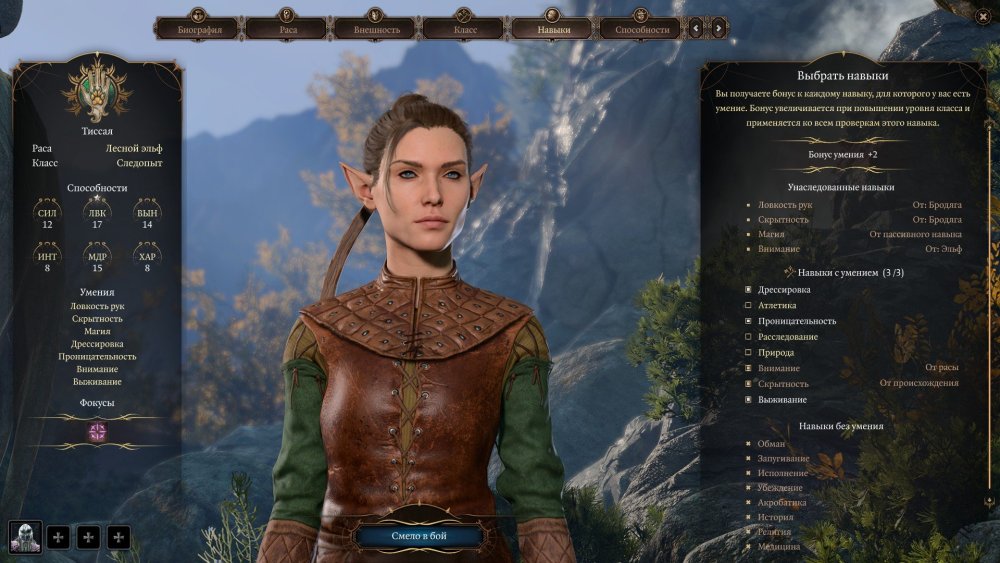Toggle the Выживание skill checkbox
This screenshot has height=563, width=1000.
tap(748, 400)
